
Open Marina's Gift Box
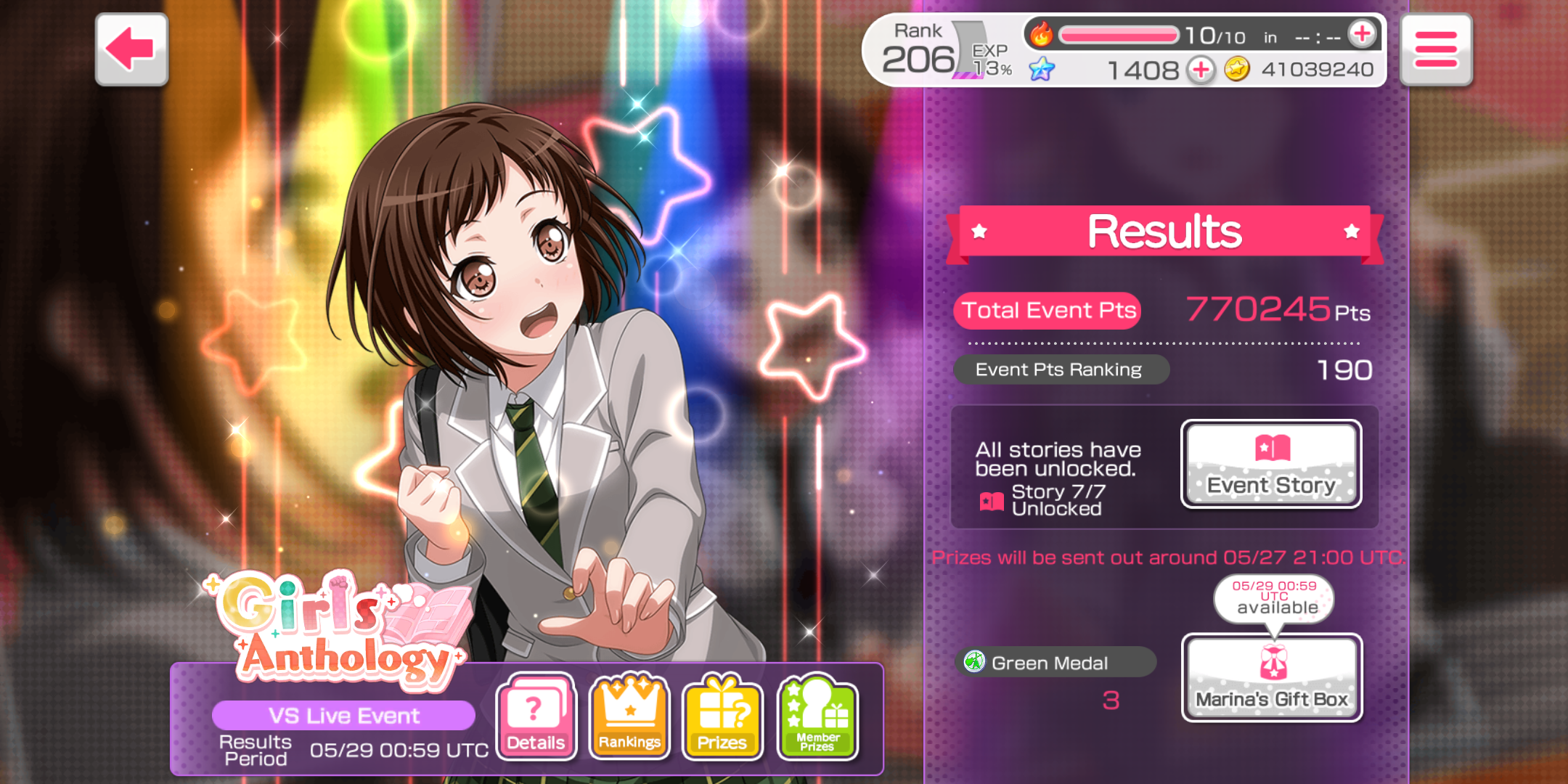click(x=1272, y=677)
